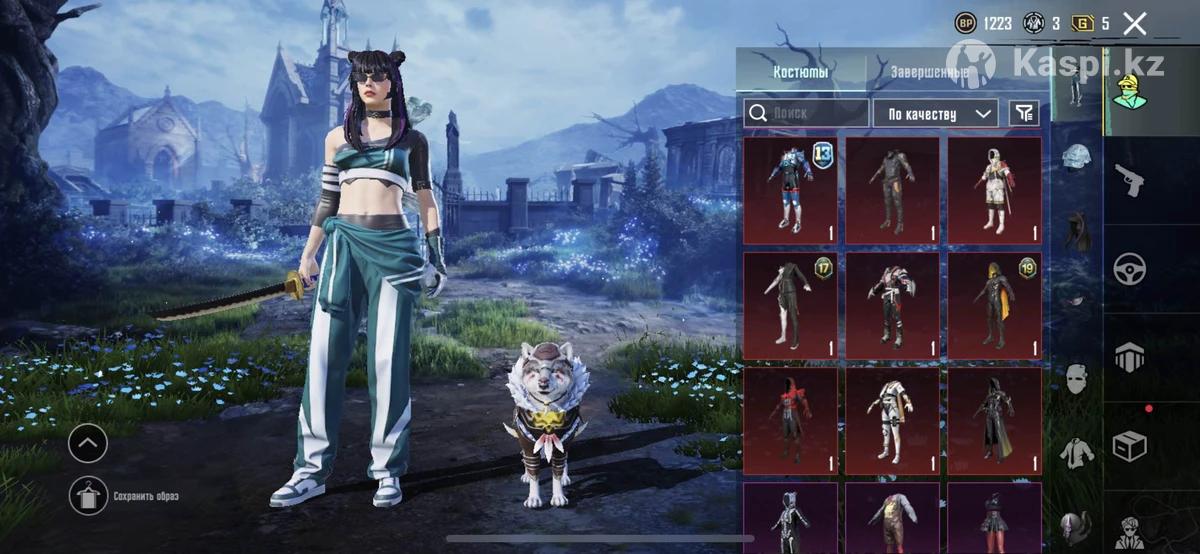
Task: Select the face mask subcategory icon
Action: pos(1076,378)
